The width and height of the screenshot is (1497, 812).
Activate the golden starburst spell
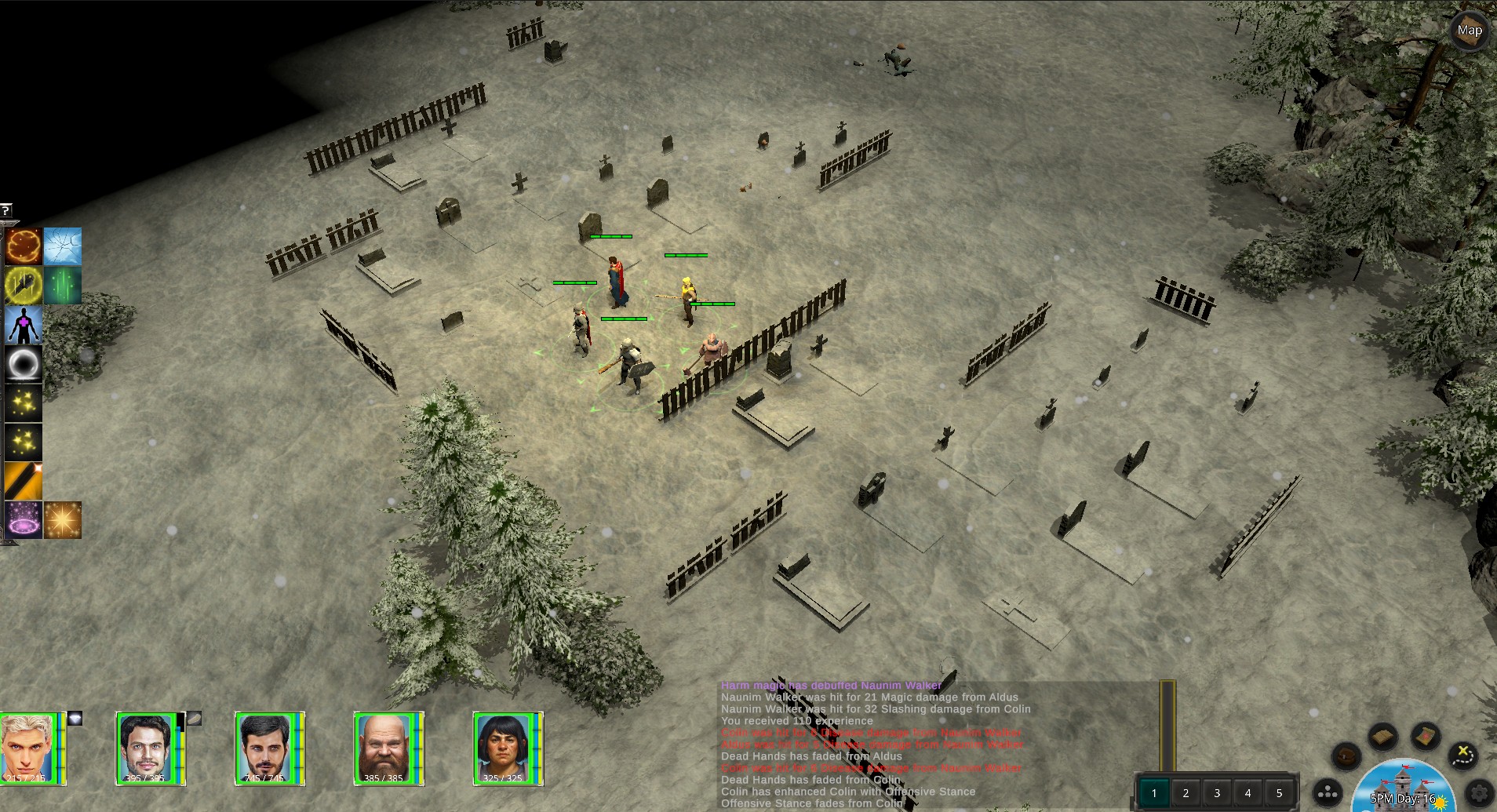(x=63, y=520)
